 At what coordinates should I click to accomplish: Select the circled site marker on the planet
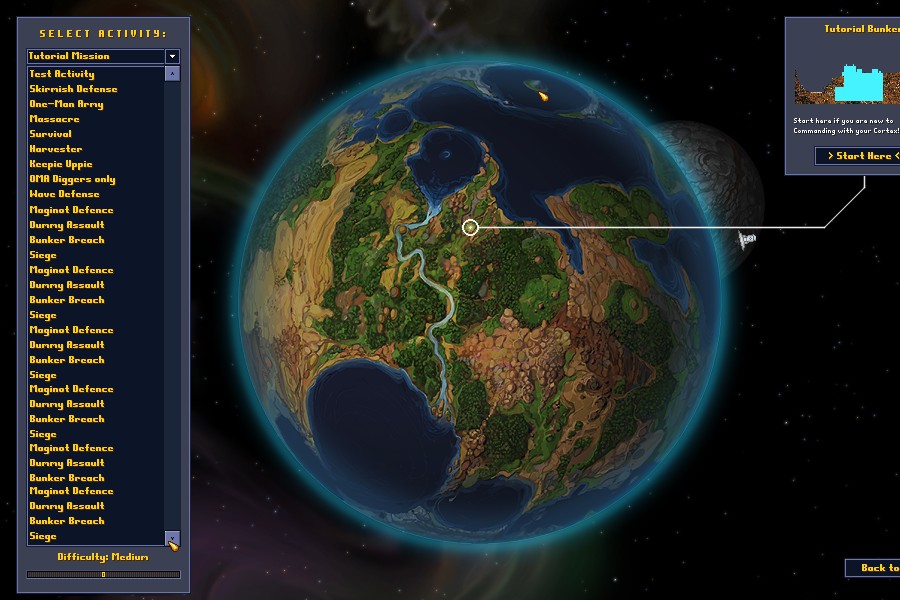tap(471, 228)
